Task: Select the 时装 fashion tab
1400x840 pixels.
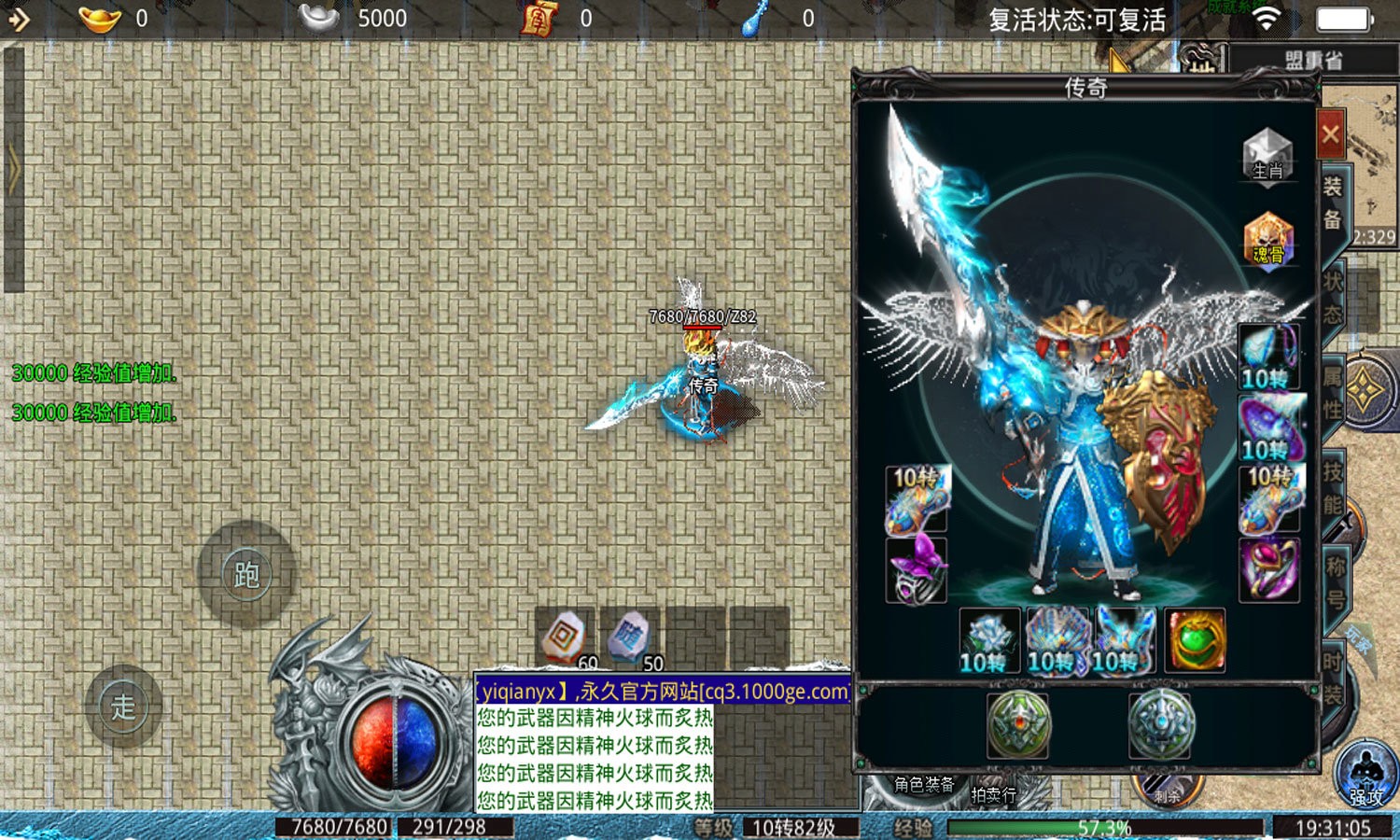Action: pos(1332,677)
